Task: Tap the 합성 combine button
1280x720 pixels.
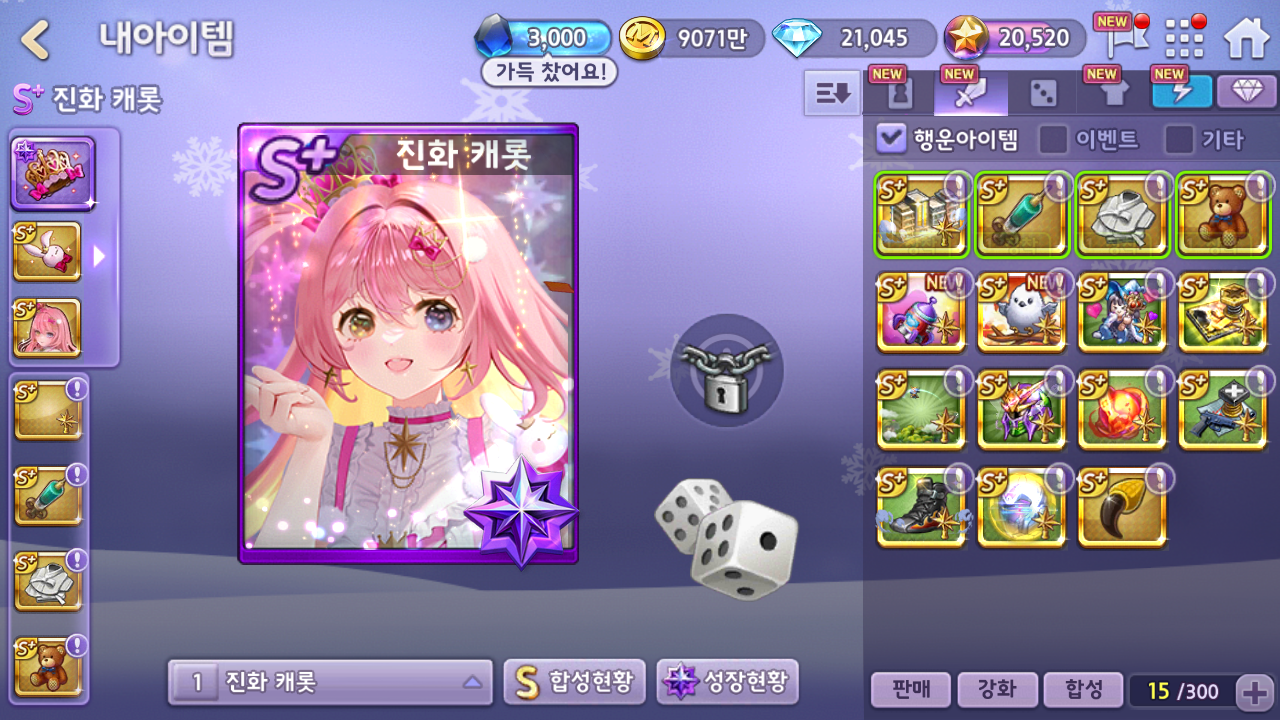Action: pos(1083,690)
